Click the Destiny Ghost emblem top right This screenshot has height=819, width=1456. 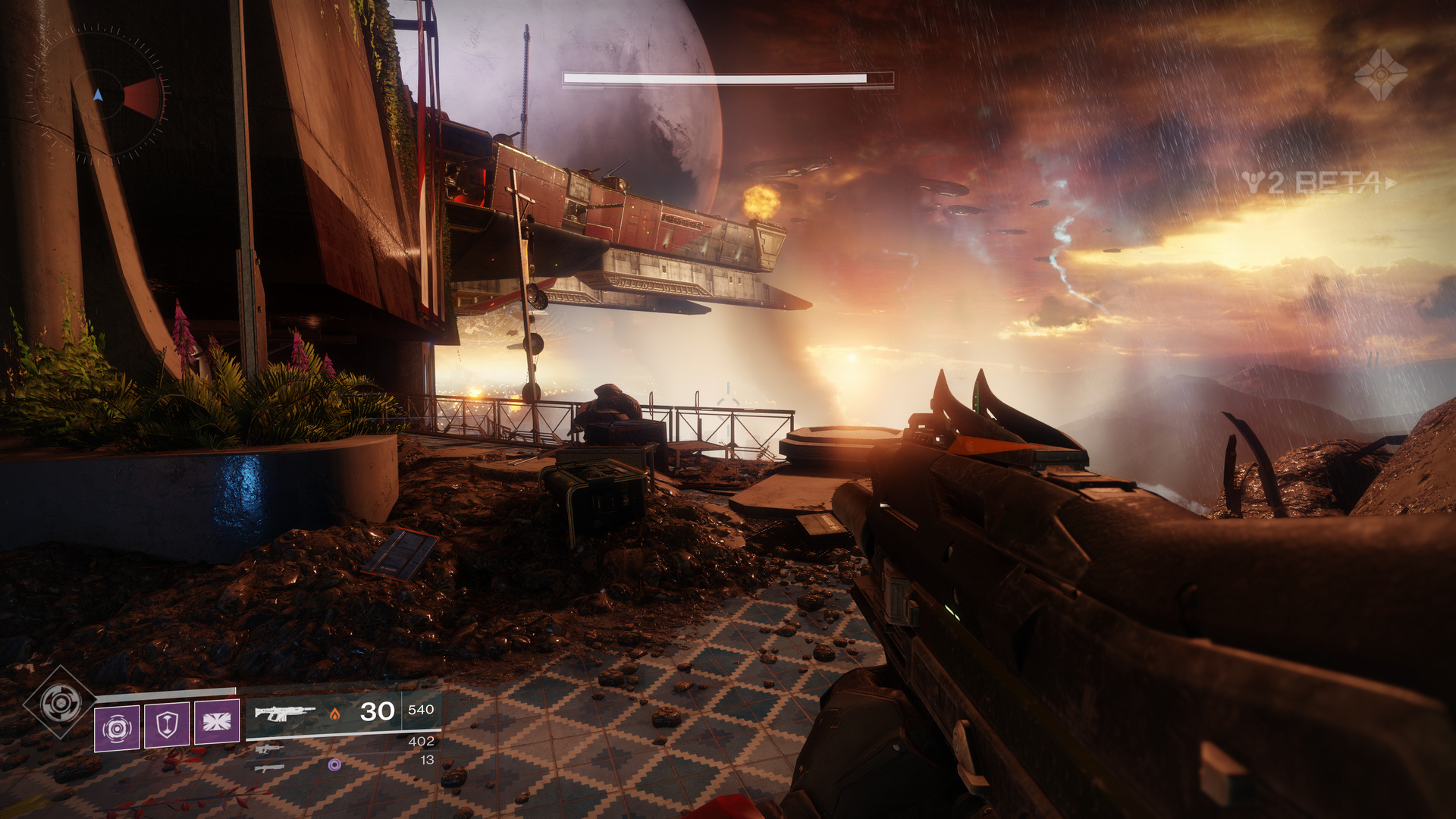(1381, 74)
